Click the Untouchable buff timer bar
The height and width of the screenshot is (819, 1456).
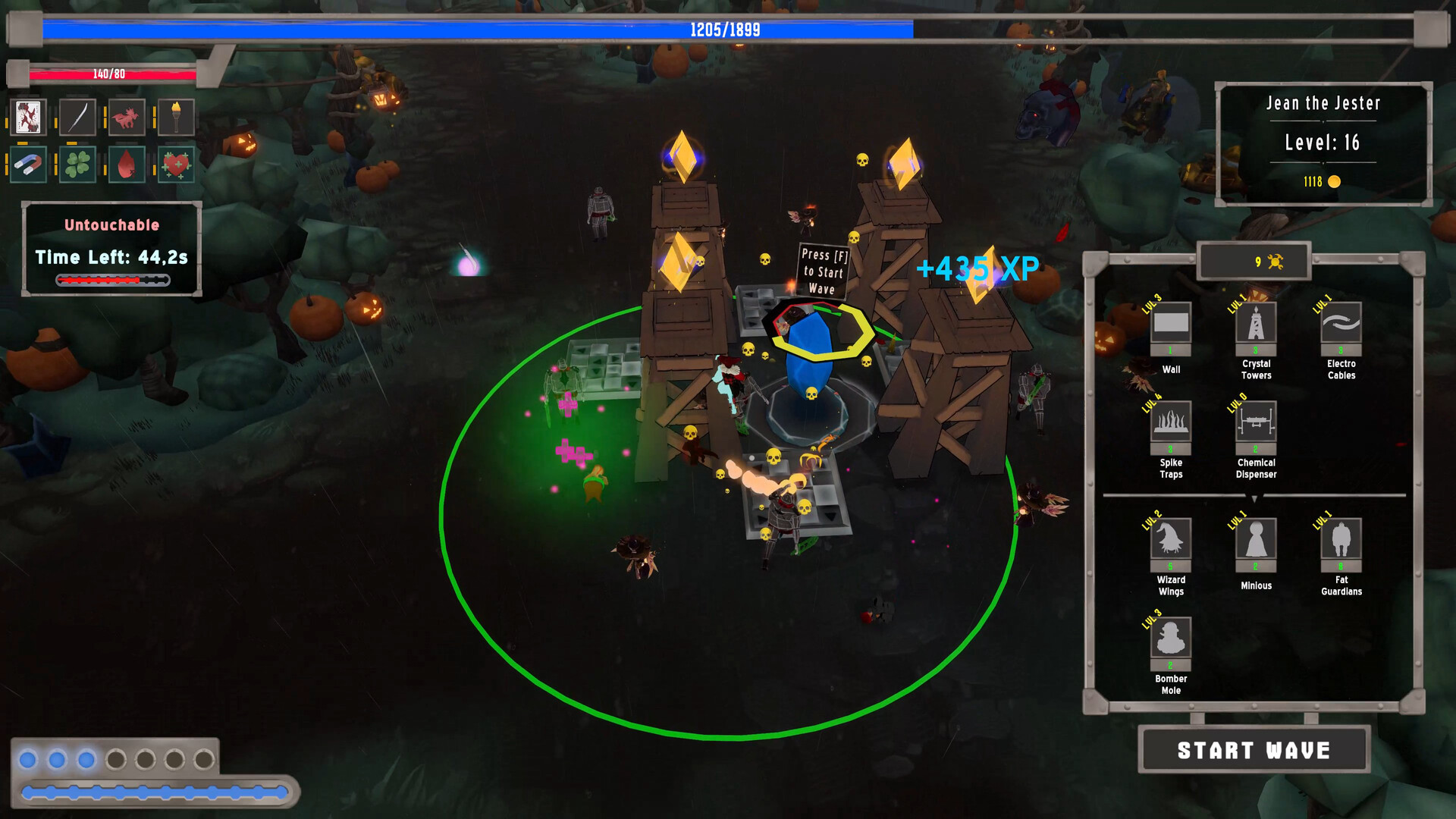[x=111, y=279]
